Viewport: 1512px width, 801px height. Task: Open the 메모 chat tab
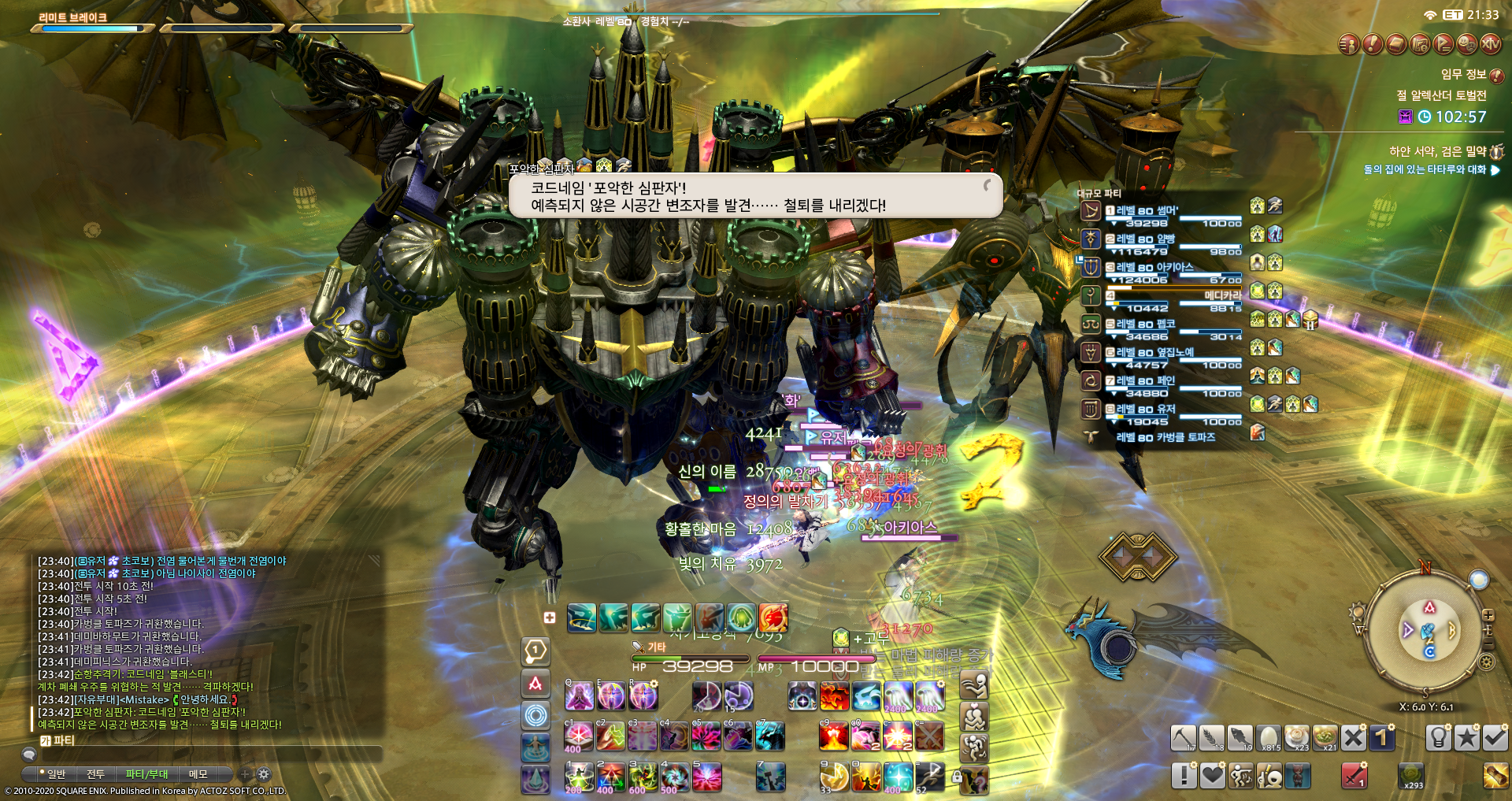pos(198,774)
